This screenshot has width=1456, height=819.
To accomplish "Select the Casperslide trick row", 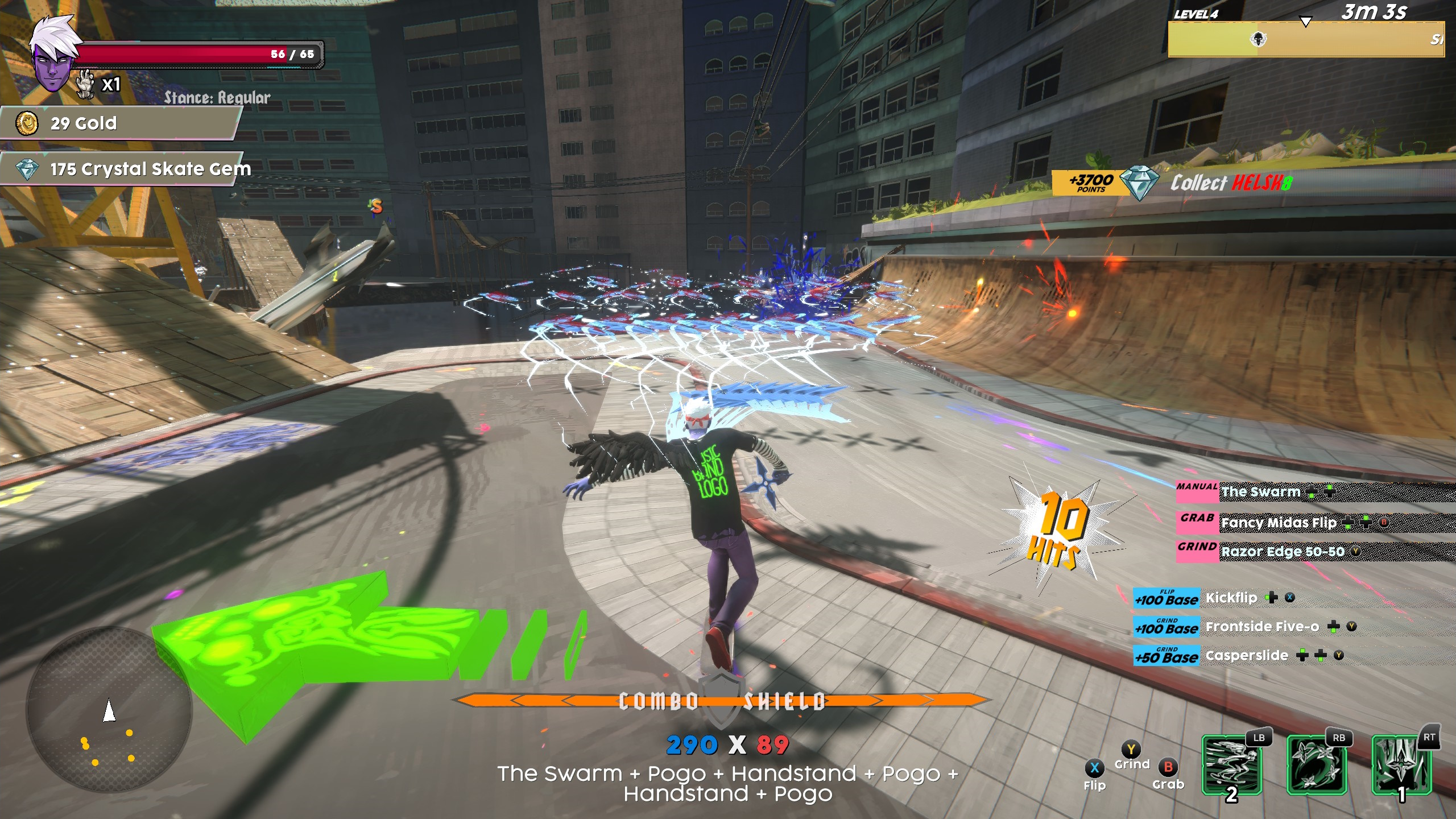I will (1246, 656).
